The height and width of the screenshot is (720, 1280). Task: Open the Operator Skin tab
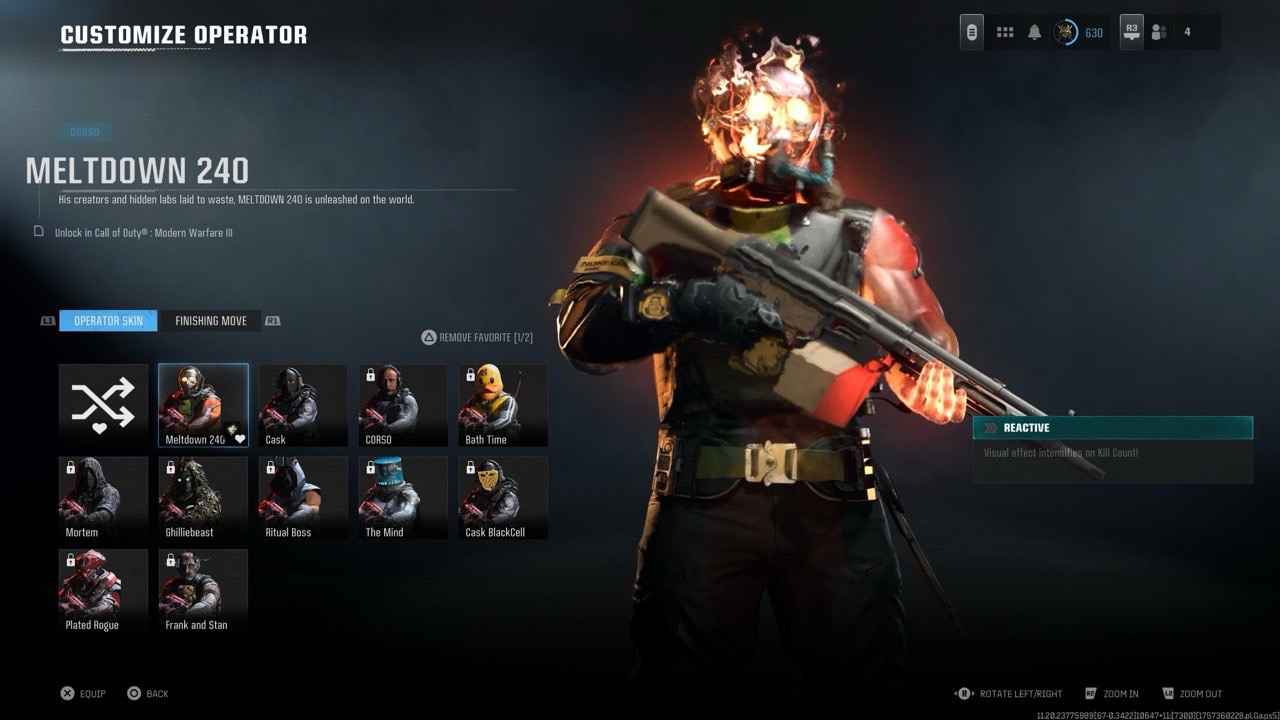(x=108, y=321)
